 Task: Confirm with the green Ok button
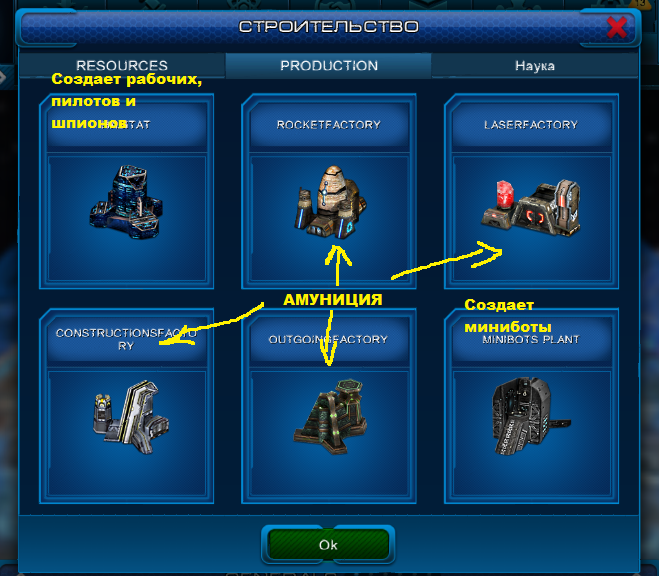pyautogui.click(x=328, y=545)
